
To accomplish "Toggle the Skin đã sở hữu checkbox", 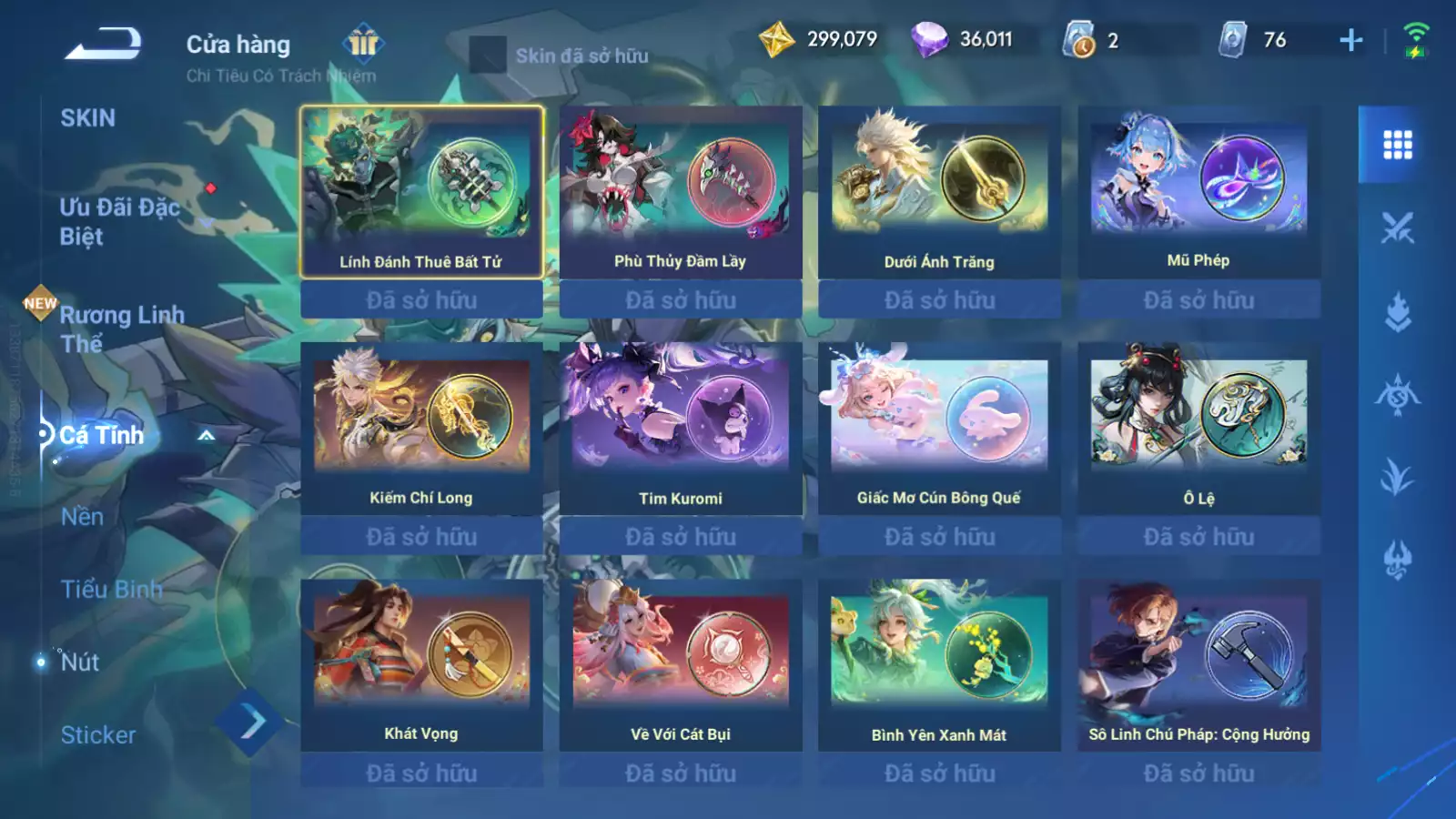I will pyautogui.click(x=488, y=56).
